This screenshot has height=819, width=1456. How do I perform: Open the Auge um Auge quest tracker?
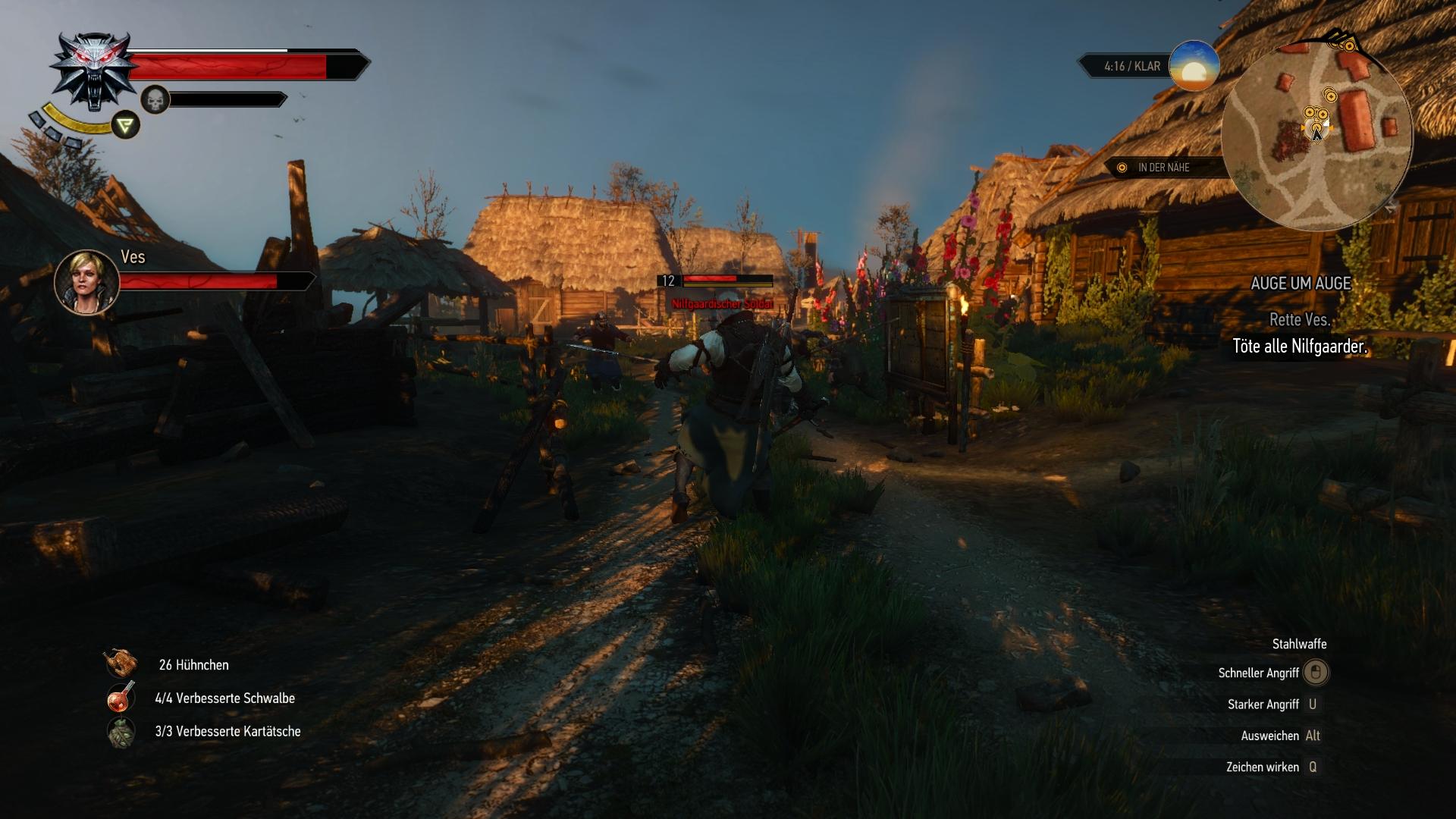point(1301,284)
